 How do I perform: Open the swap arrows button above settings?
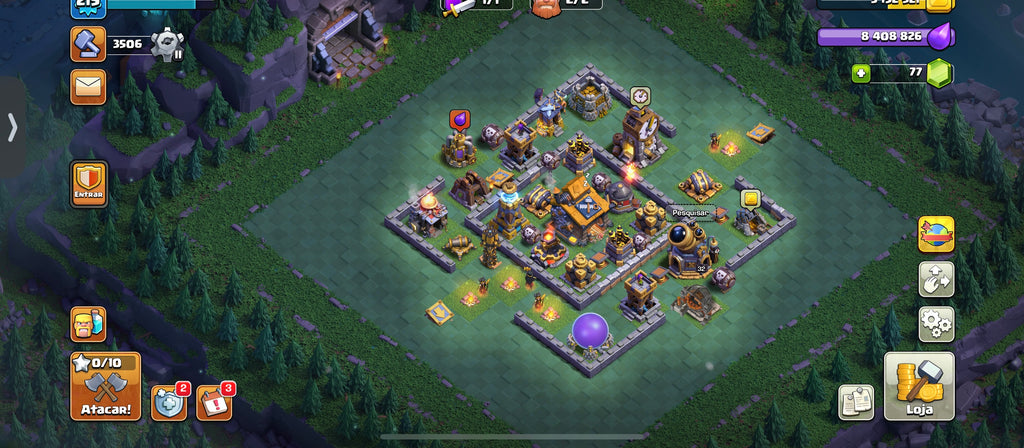coord(936,279)
